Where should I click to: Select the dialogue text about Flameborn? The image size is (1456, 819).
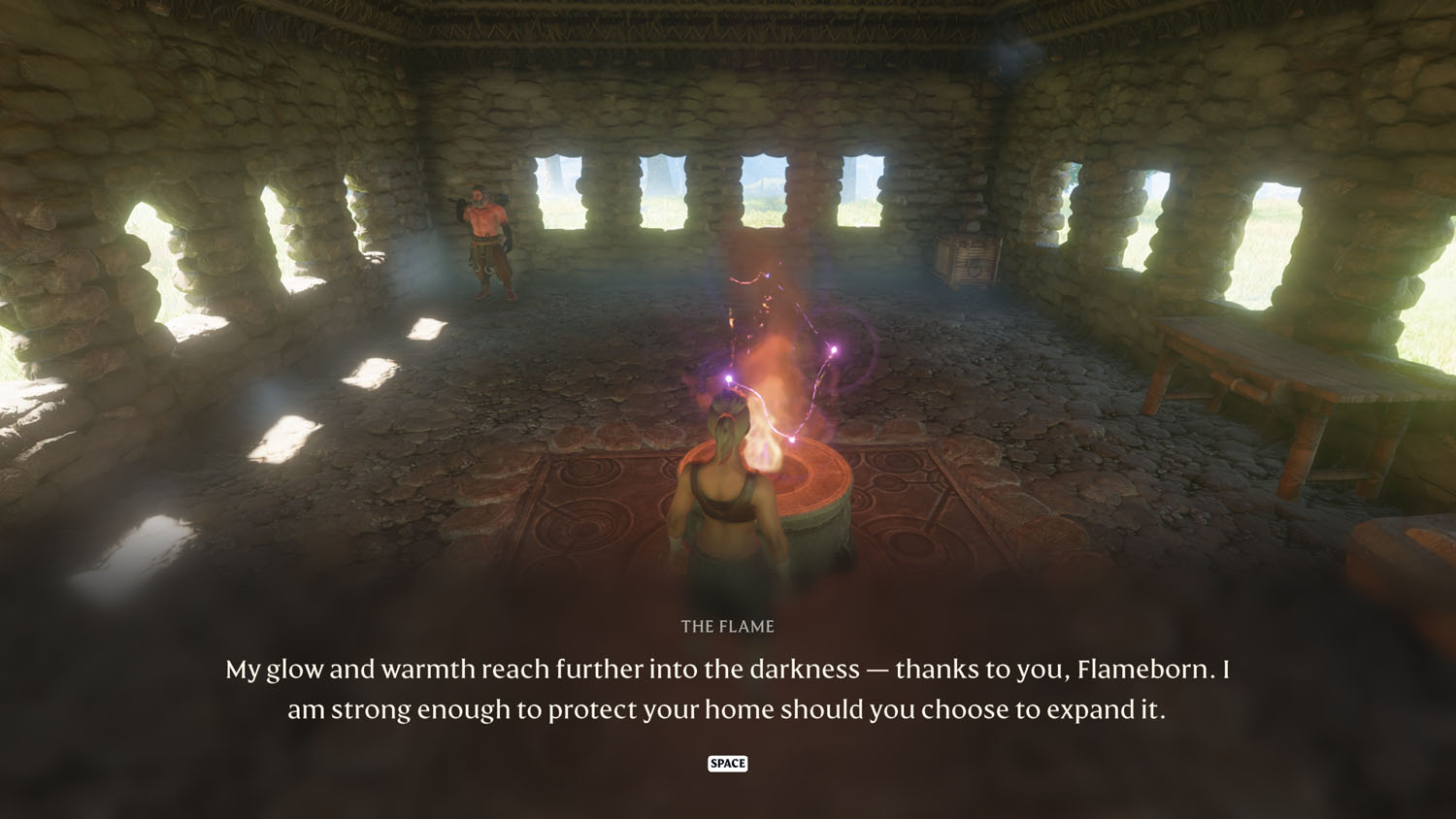point(728,689)
